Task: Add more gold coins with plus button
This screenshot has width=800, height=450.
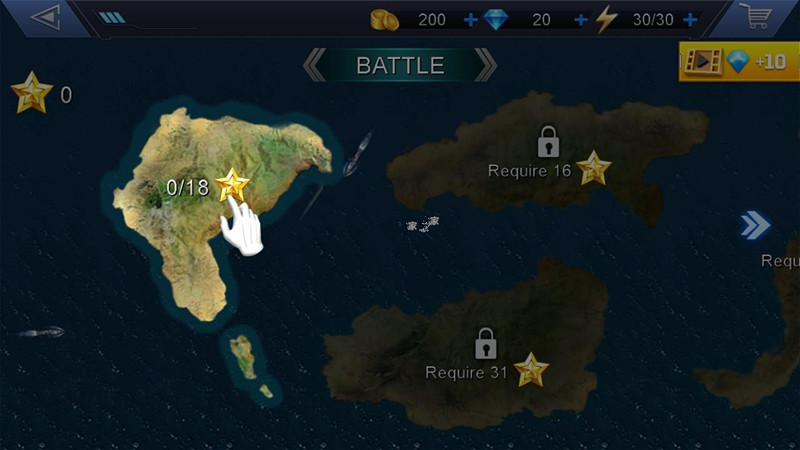Action: coord(471,19)
